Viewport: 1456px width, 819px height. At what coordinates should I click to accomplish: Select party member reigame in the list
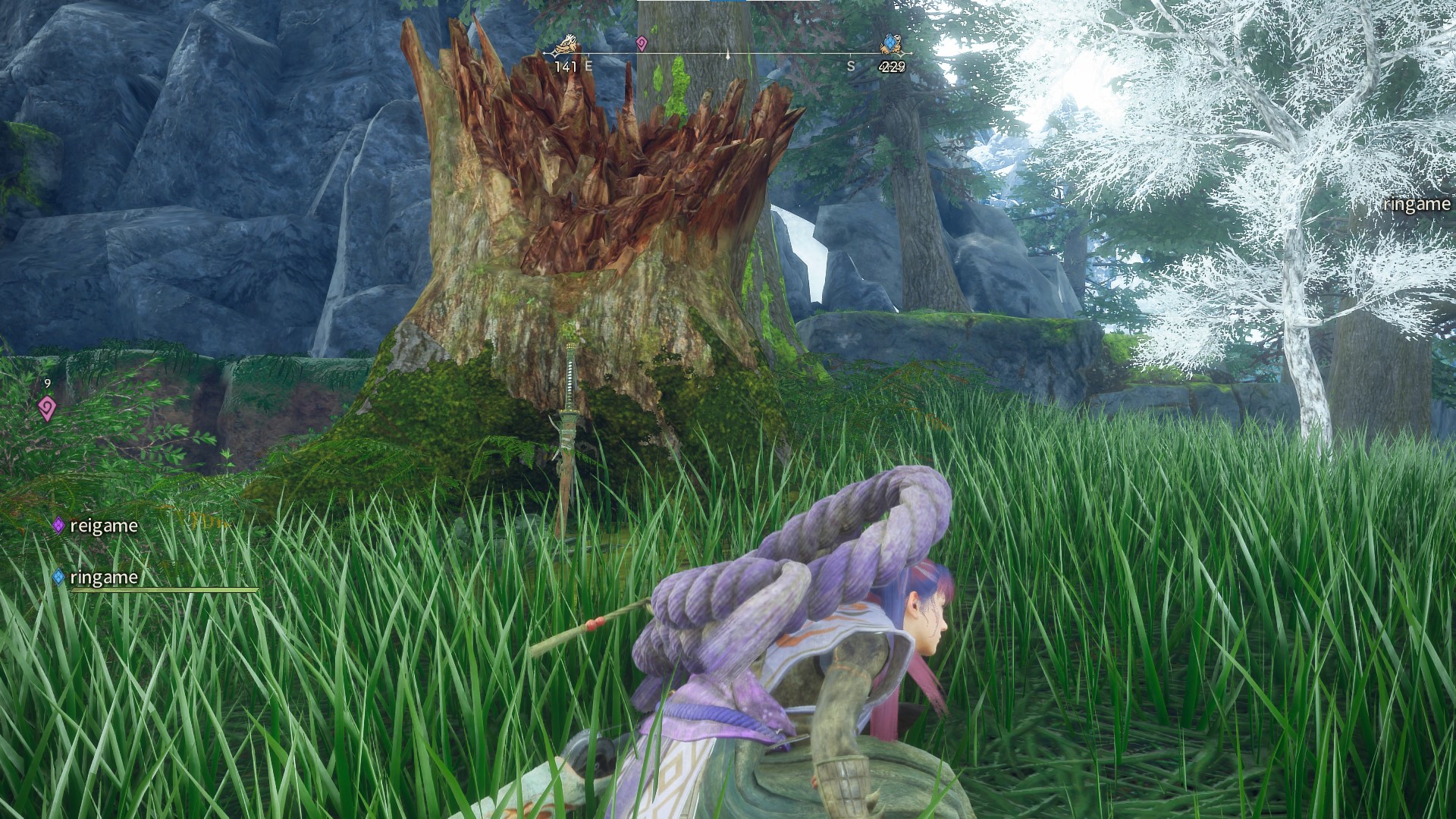(103, 526)
